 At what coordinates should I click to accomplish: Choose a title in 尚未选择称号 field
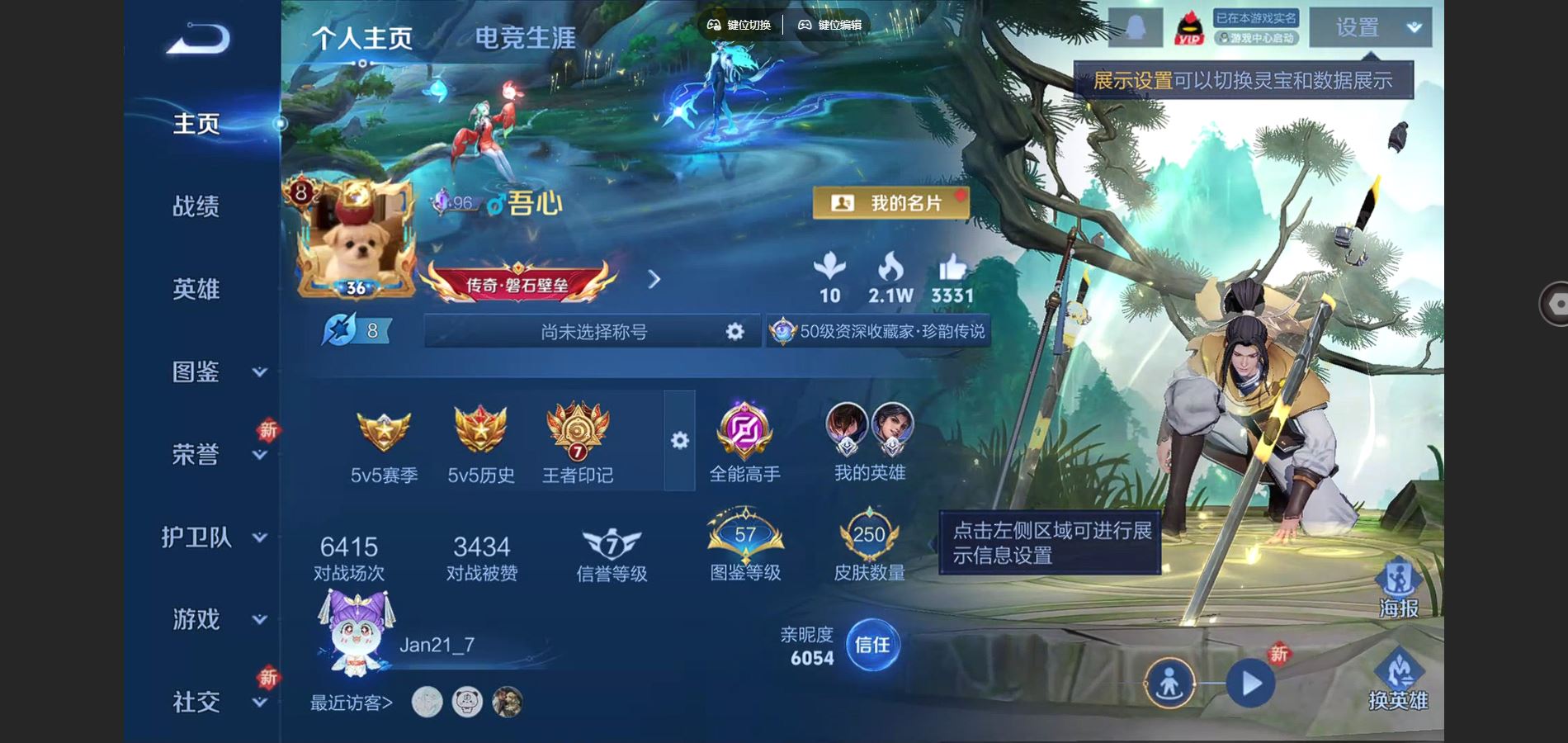(593, 332)
